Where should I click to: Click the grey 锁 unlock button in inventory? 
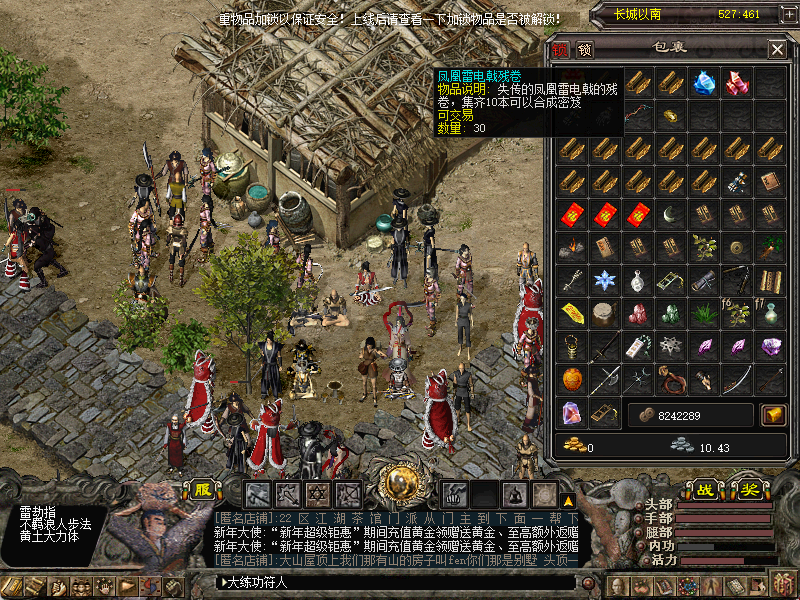pos(584,49)
